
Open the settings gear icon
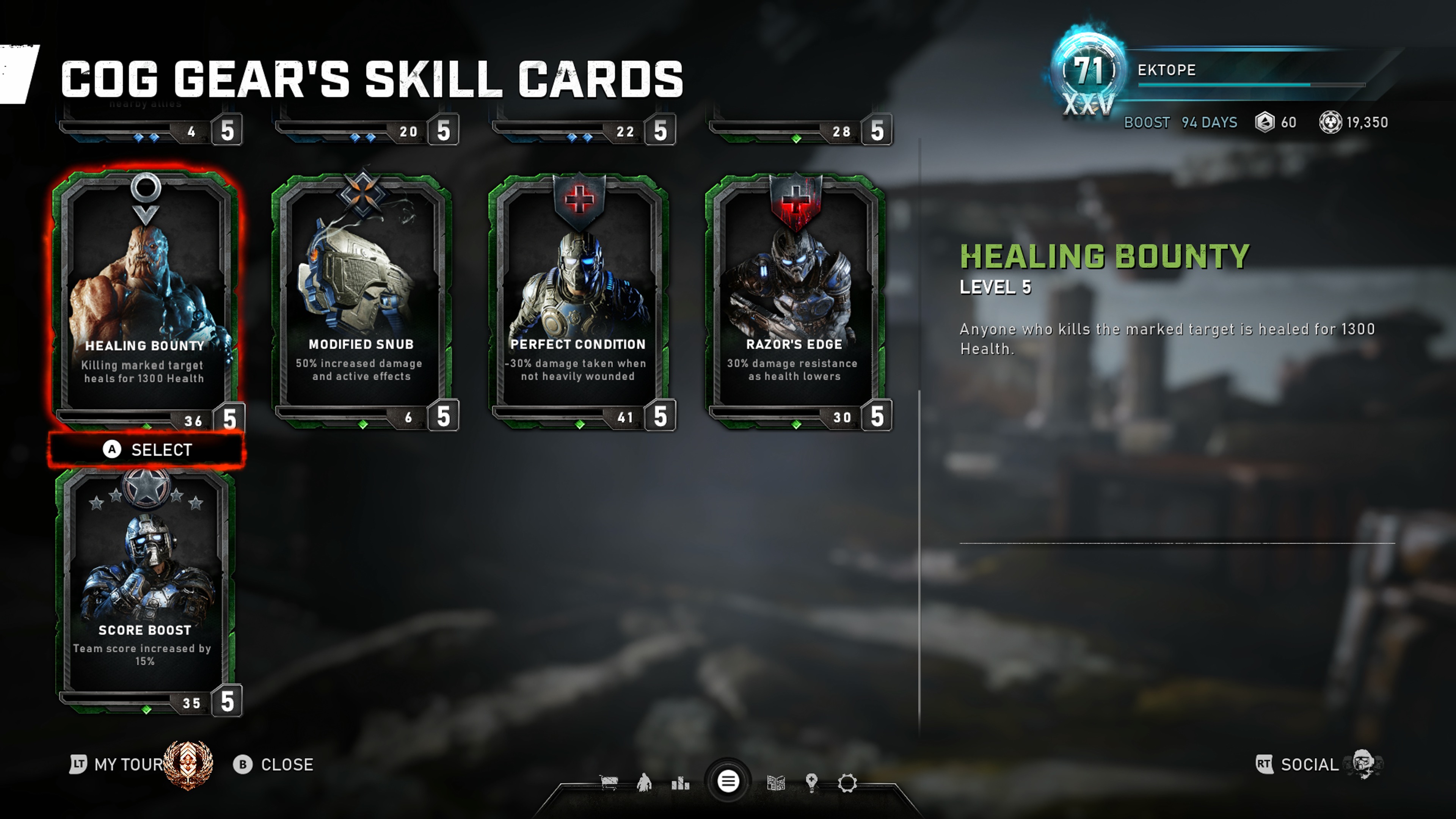coord(847,783)
